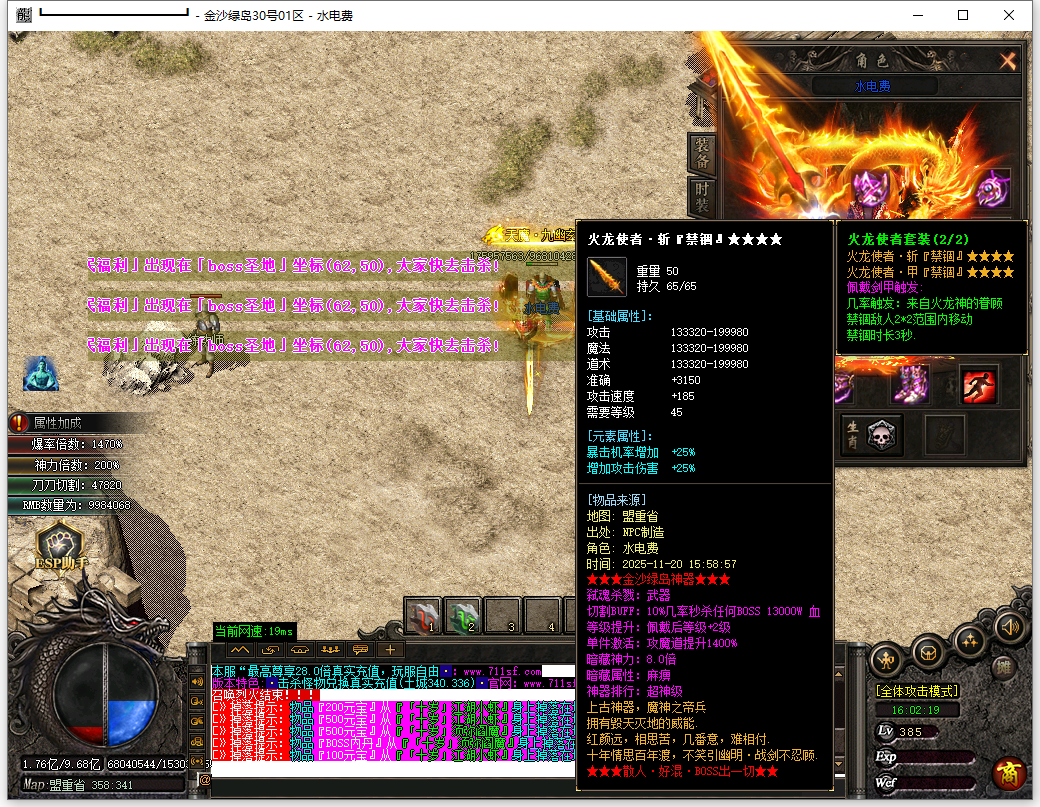
Task: Use the red item in hotbar slot 1
Action: [x=424, y=617]
